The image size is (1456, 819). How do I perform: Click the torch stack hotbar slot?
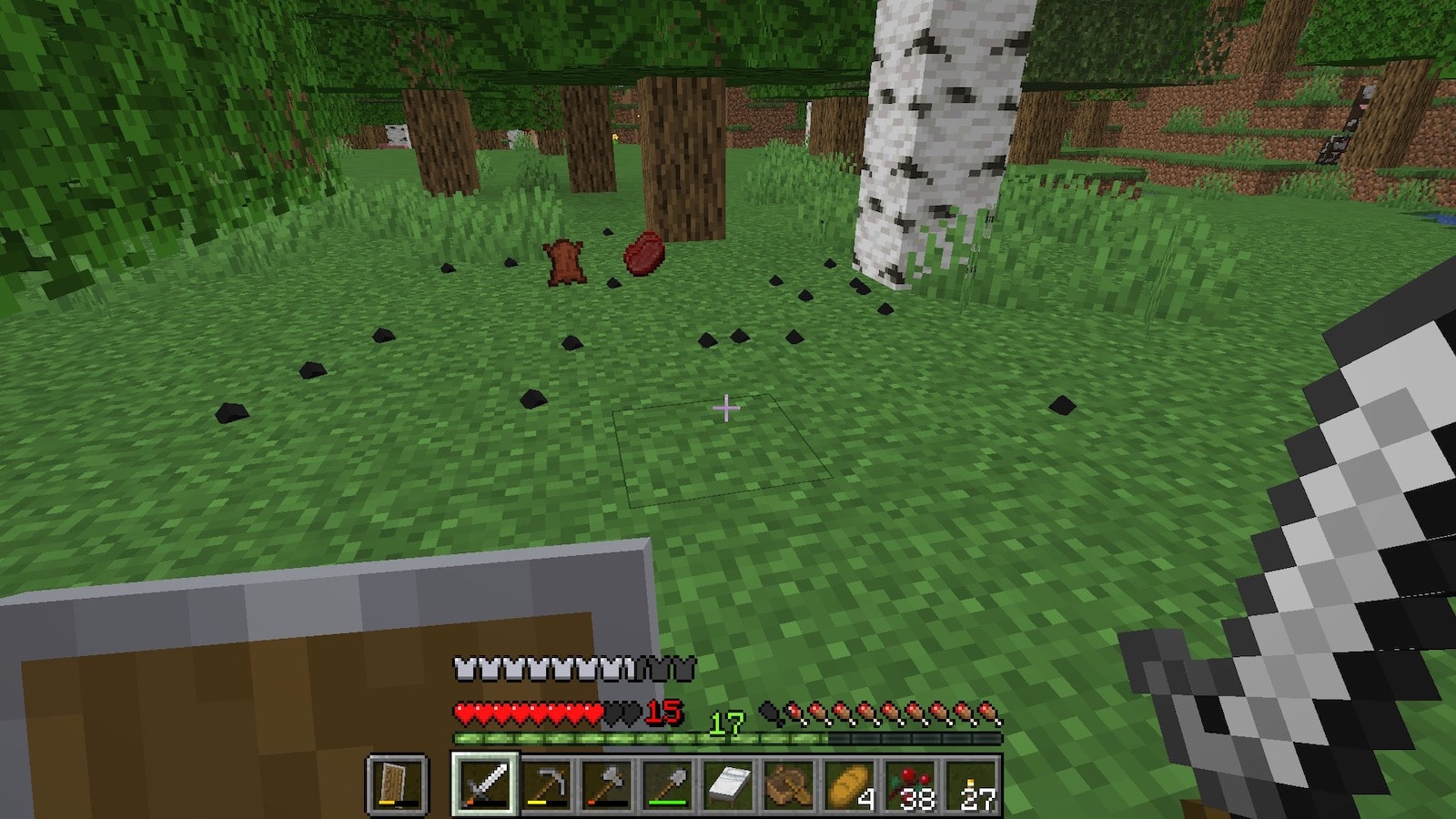tap(972, 784)
